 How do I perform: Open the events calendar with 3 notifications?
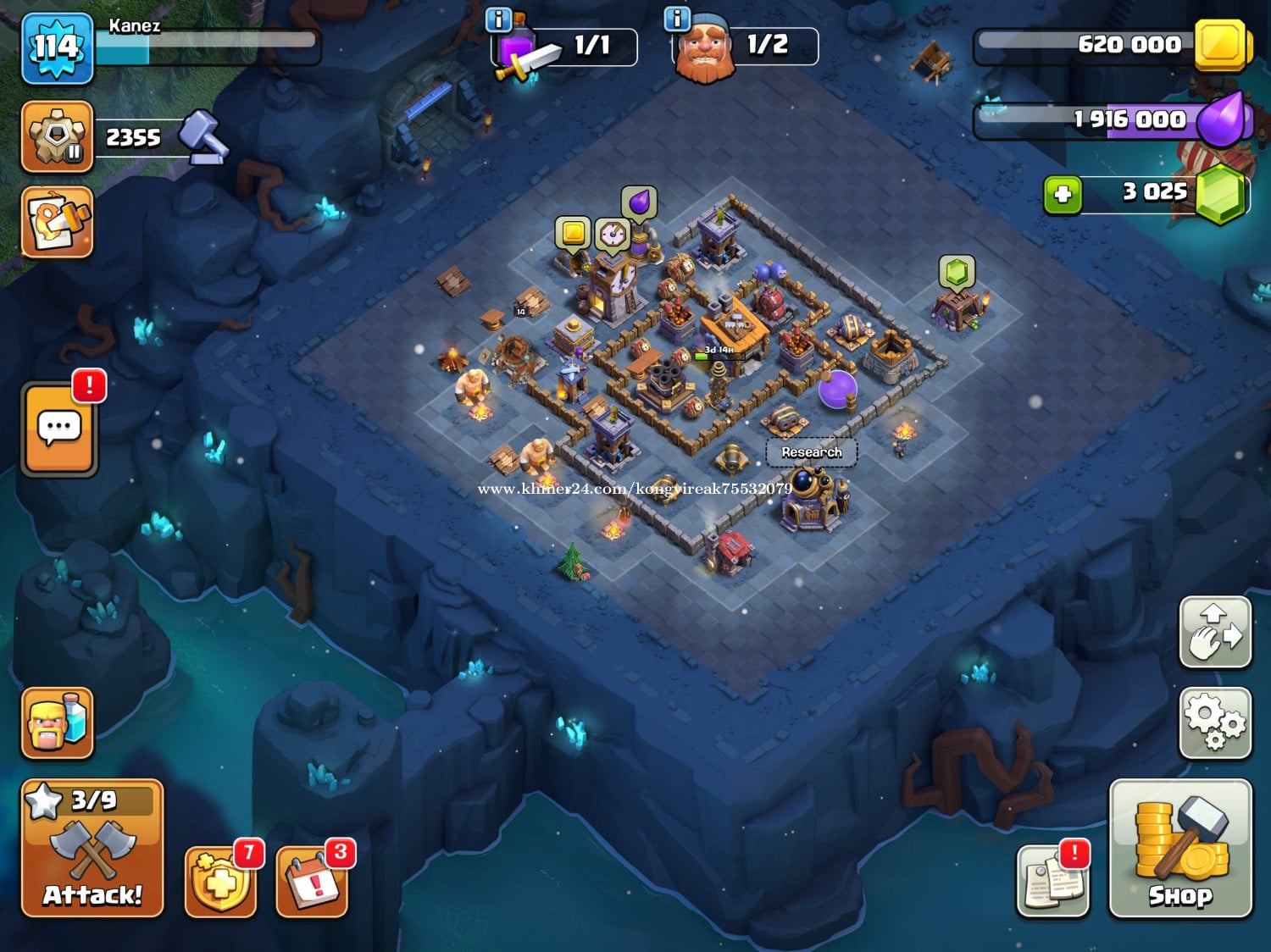[x=312, y=883]
